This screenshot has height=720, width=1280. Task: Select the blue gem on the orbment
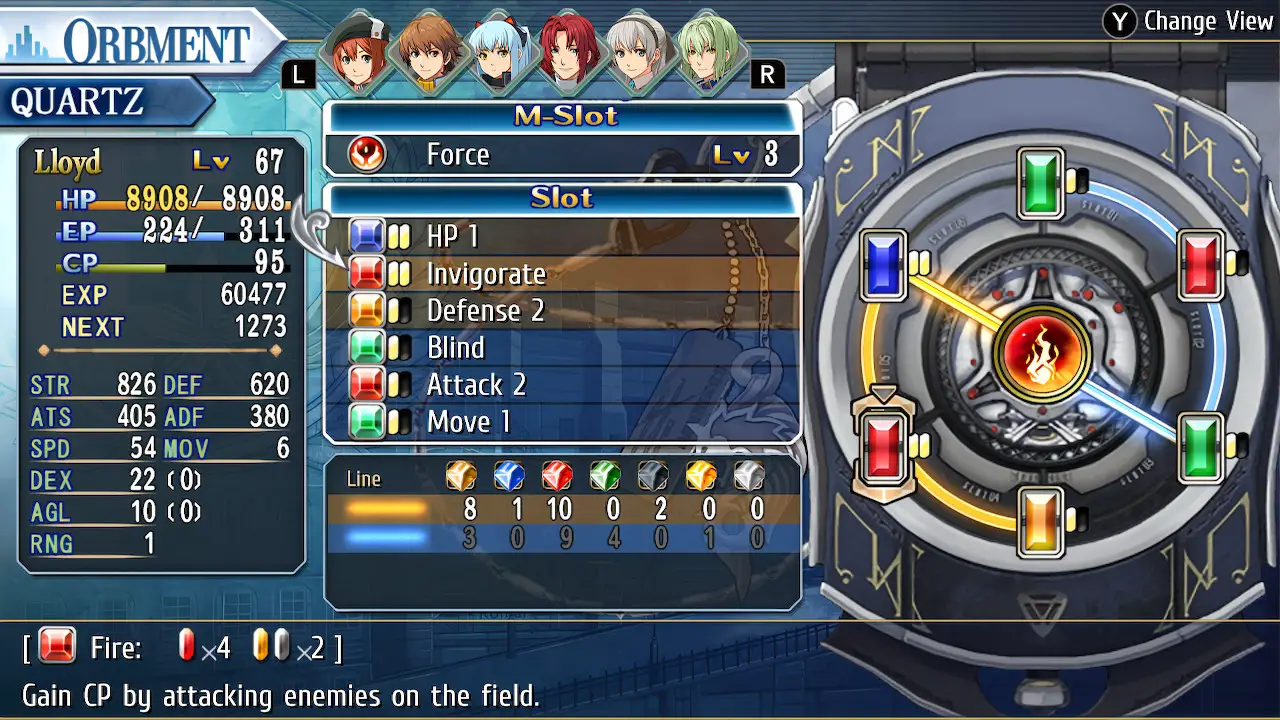coord(883,266)
